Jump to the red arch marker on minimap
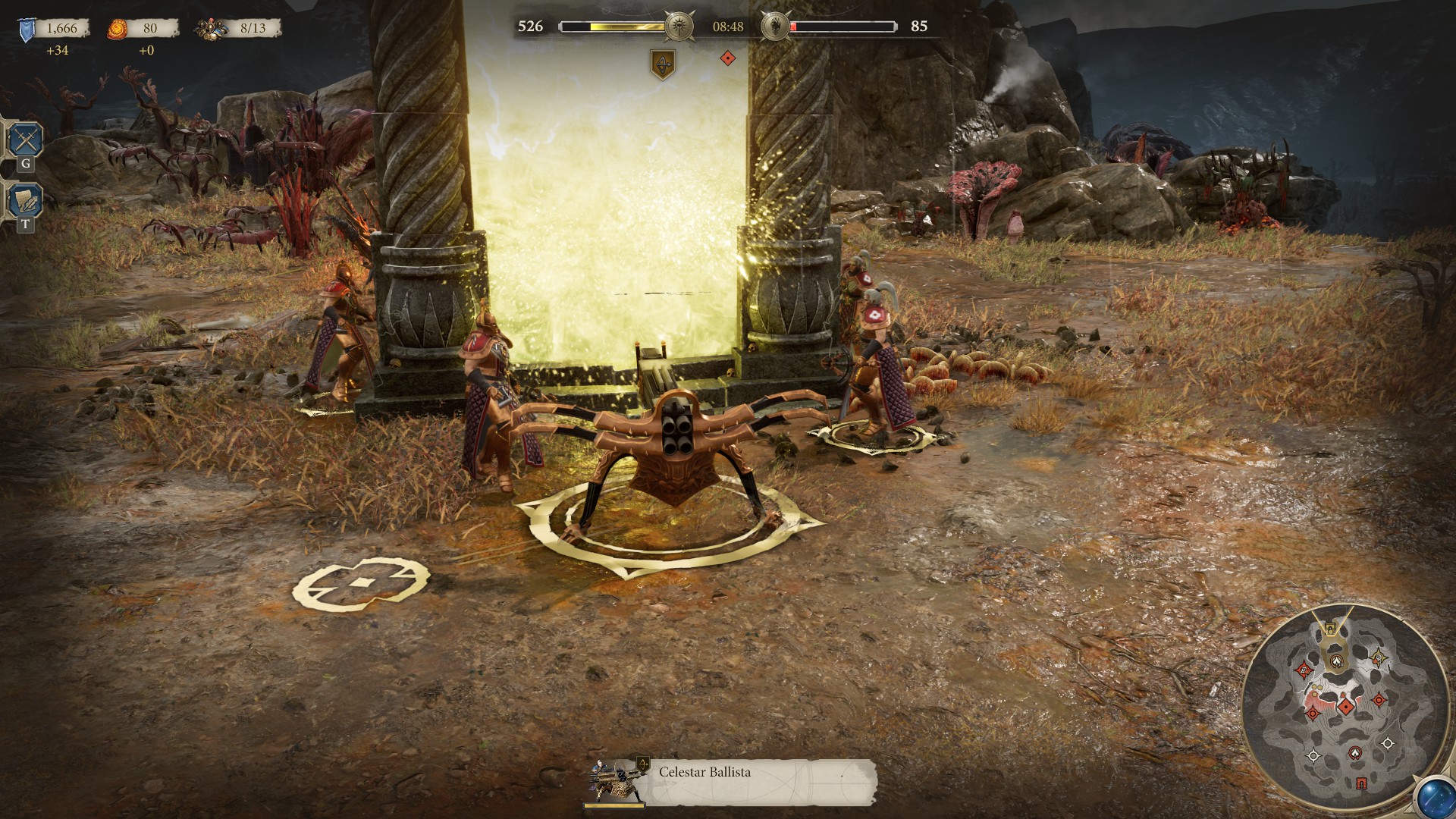Screen dimensions: 1456x819 click(x=1361, y=783)
